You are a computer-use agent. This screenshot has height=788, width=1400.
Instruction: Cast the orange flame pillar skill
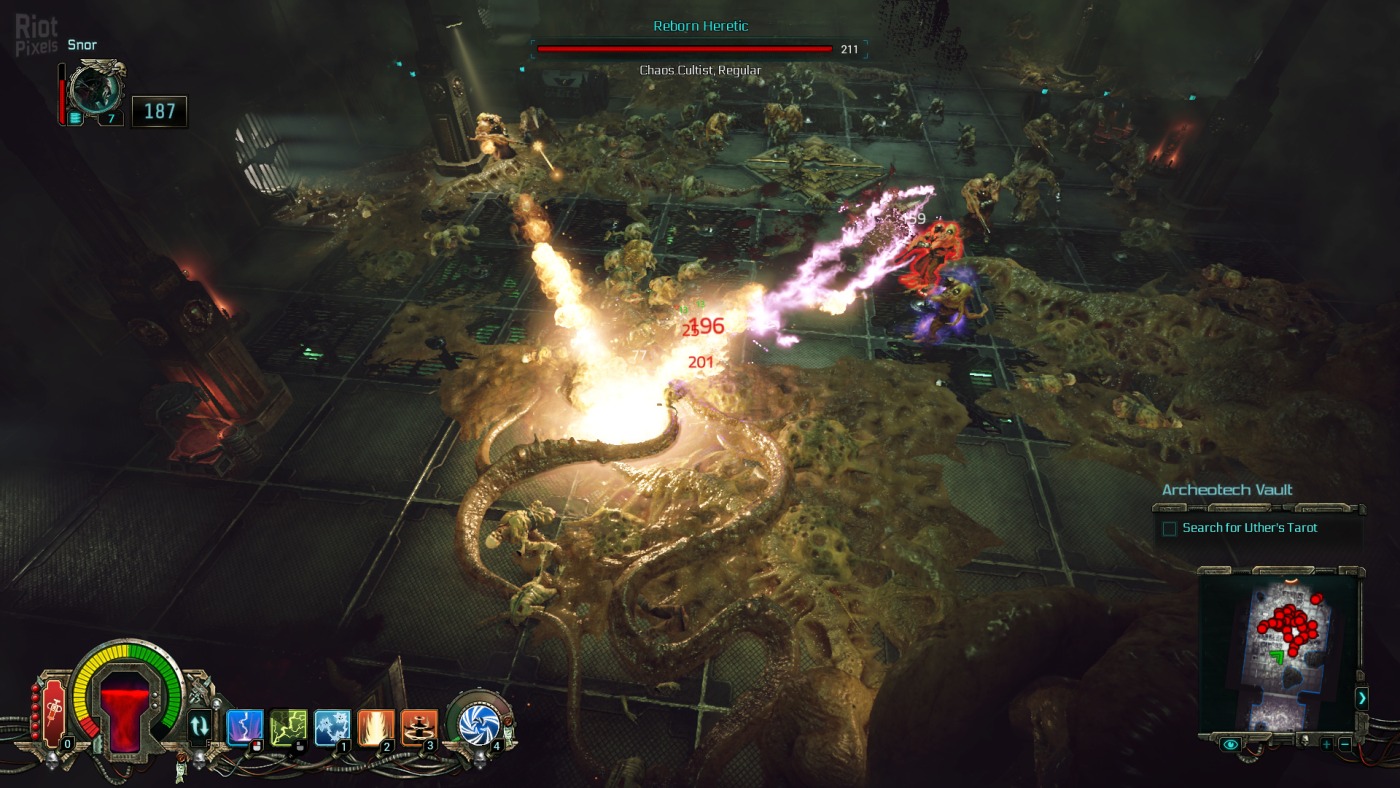coord(376,727)
